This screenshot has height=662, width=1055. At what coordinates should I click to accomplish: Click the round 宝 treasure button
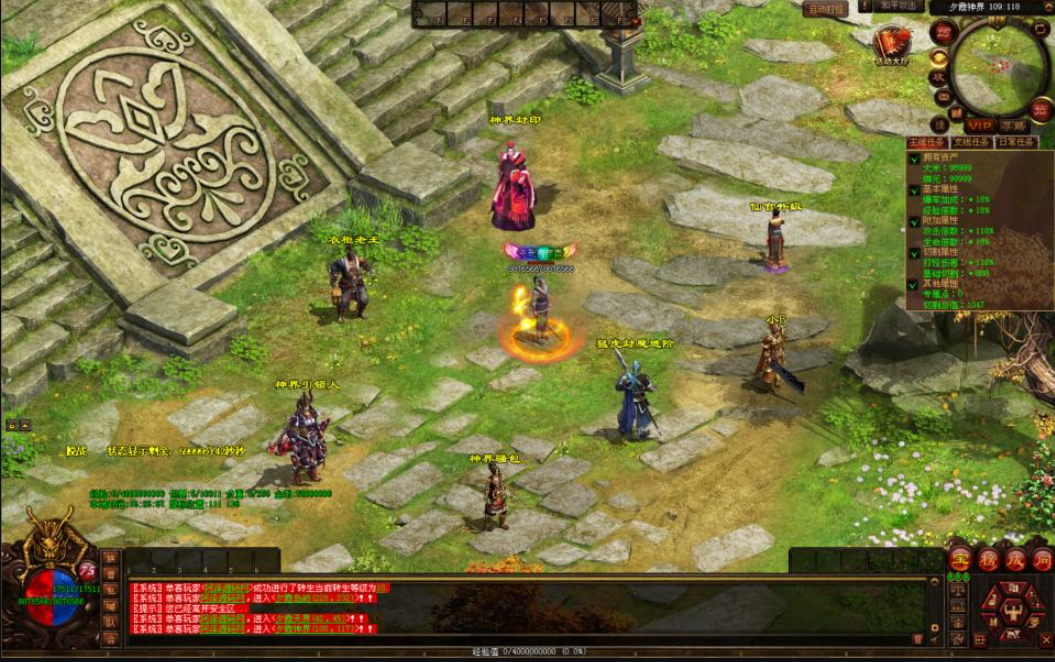point(960,560)
